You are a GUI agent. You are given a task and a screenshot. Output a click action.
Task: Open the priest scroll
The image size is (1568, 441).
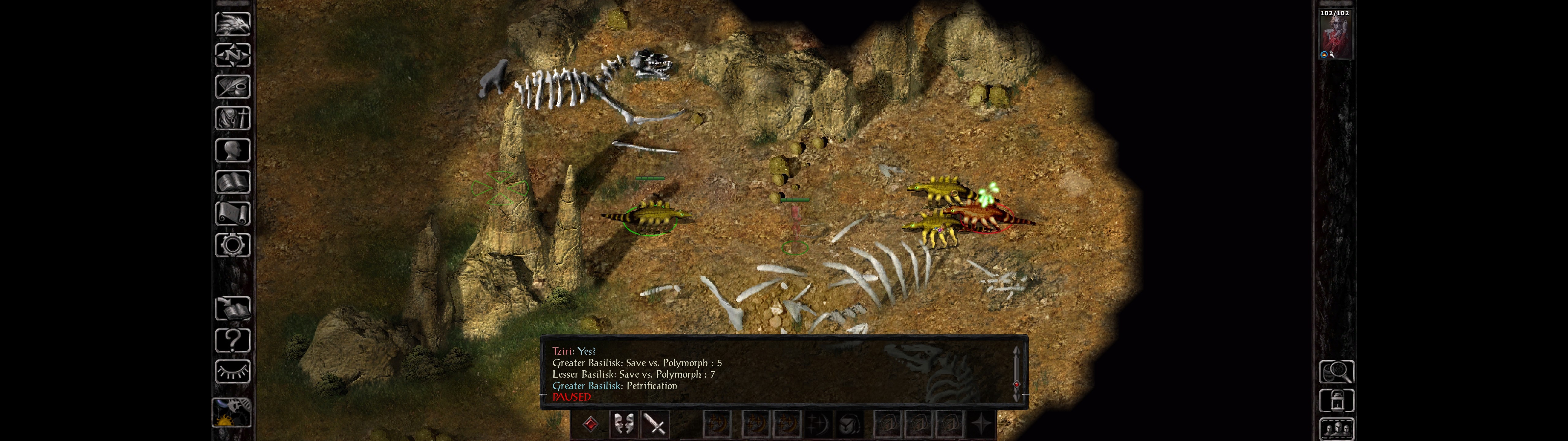[232, 213]
